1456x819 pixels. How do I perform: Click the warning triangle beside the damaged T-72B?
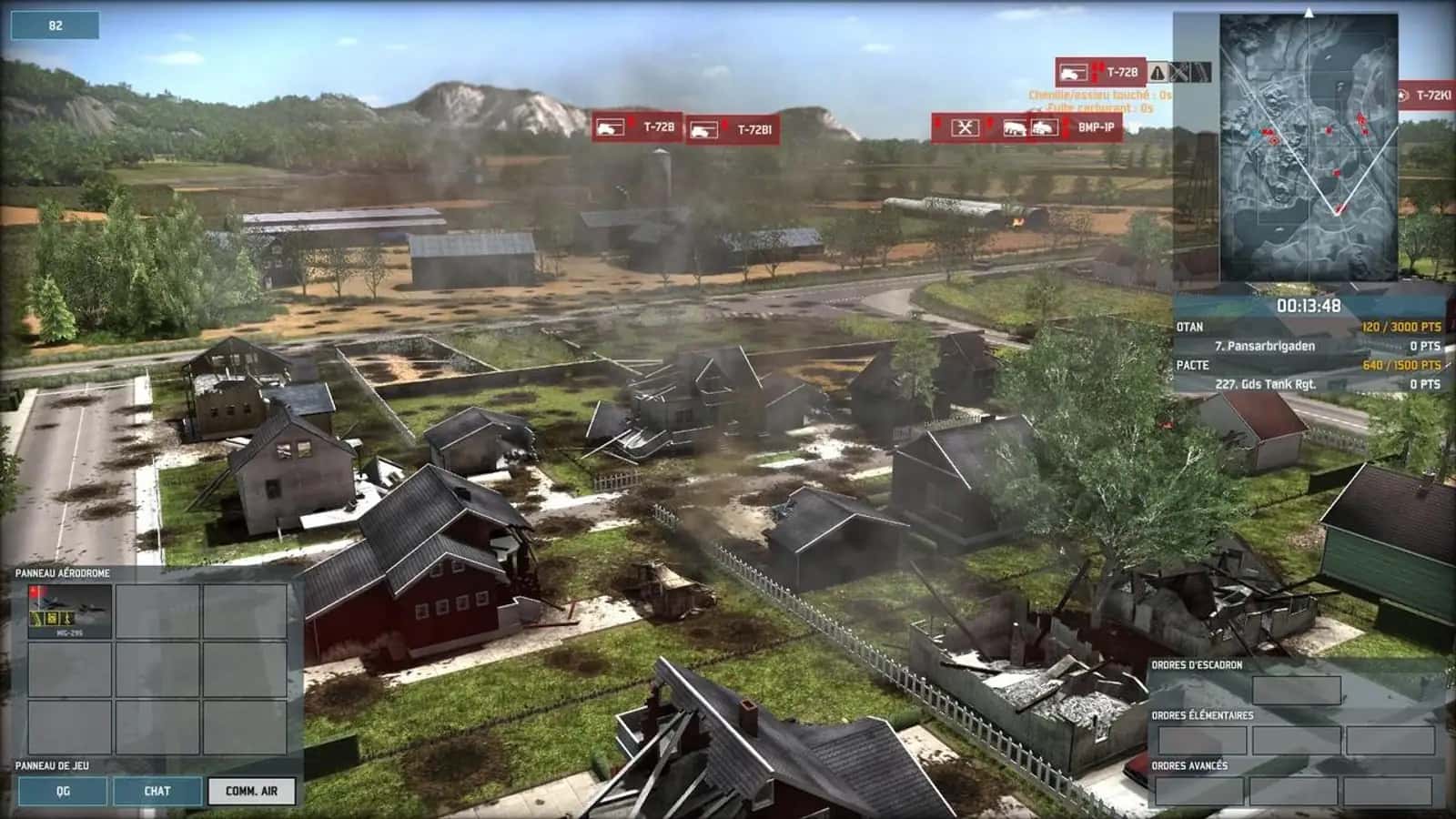click(x=1158, y=73)
